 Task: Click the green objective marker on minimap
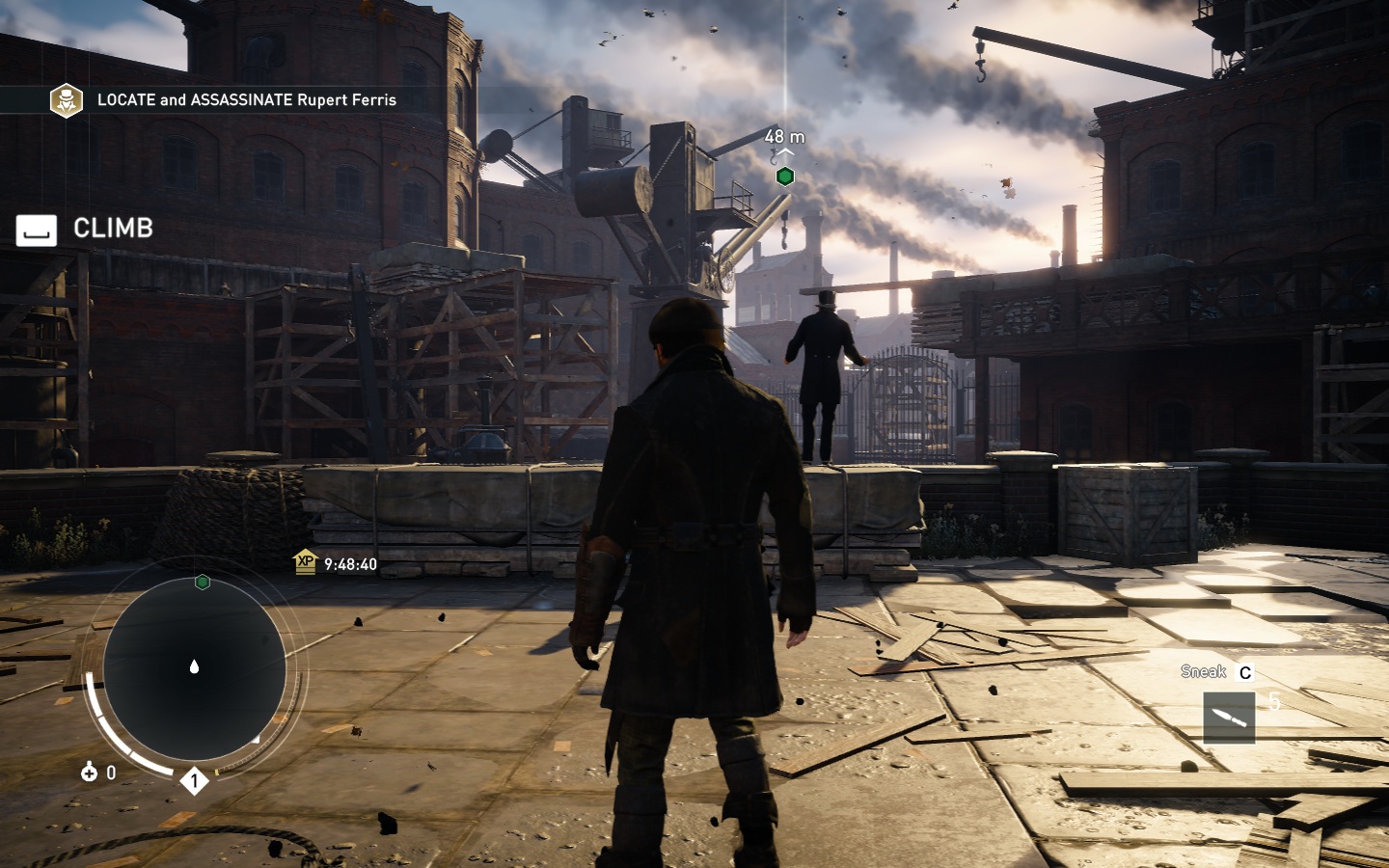pyautogui.click(x=203, y=582)
